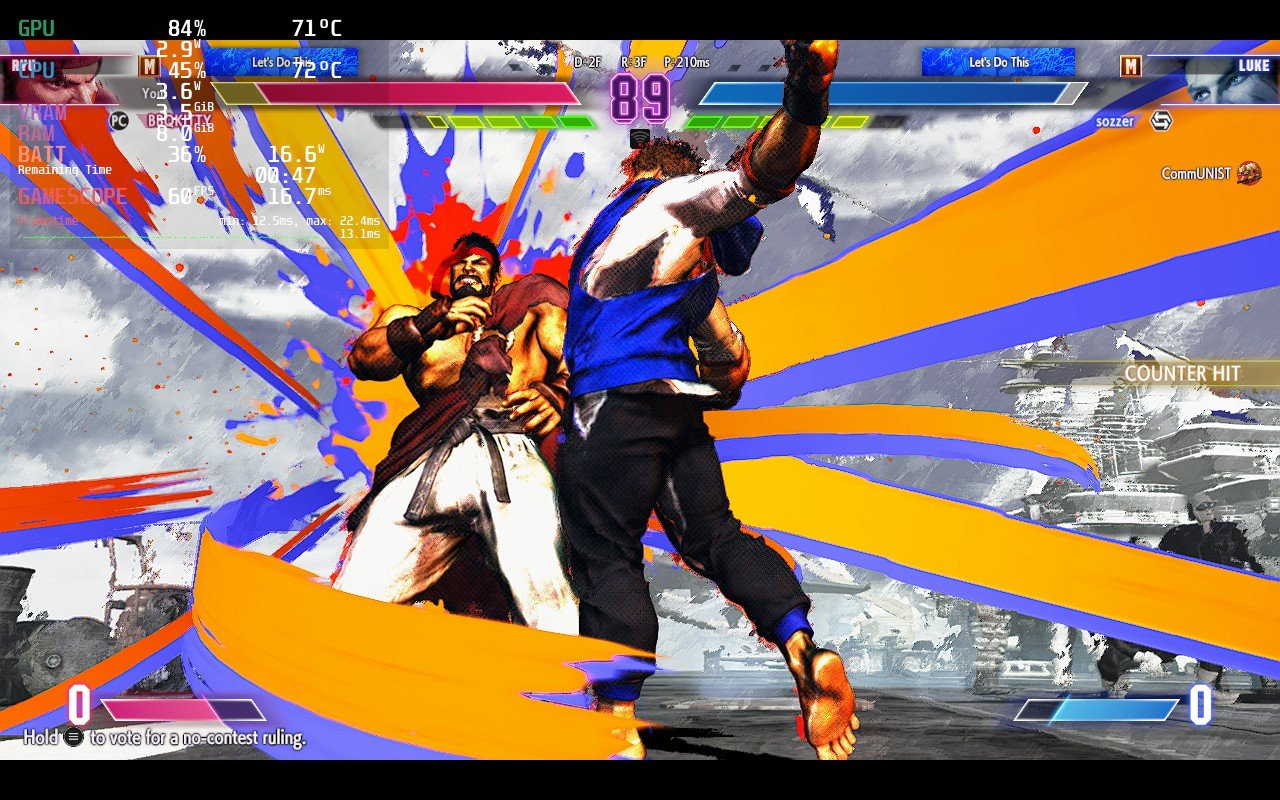The image size is (1280, 800).
Task: Collapse the CPU statistics row
Action: [x=36, y=70]
